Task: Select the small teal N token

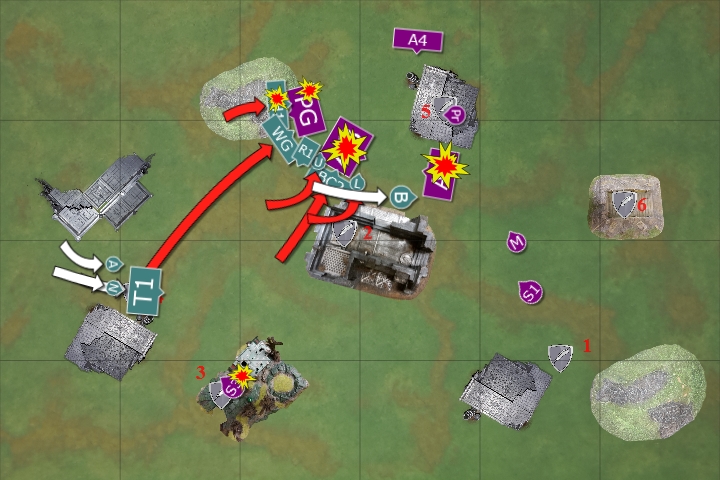Action: [115, 288]
